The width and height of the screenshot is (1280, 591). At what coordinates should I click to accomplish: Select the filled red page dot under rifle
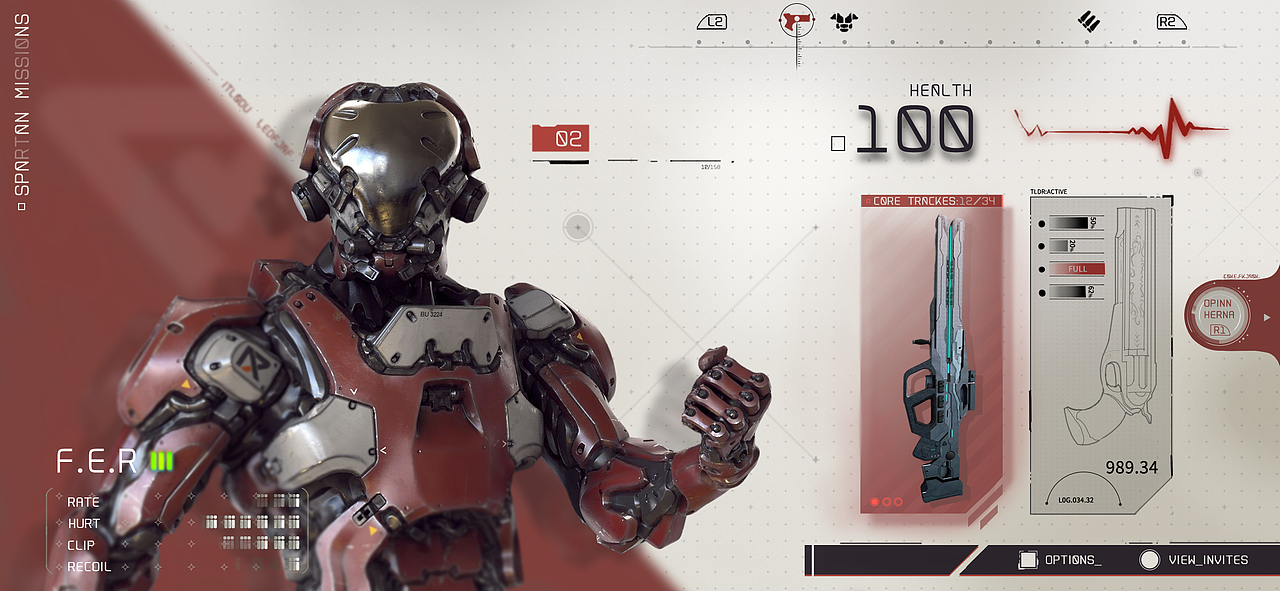[874, 501]
